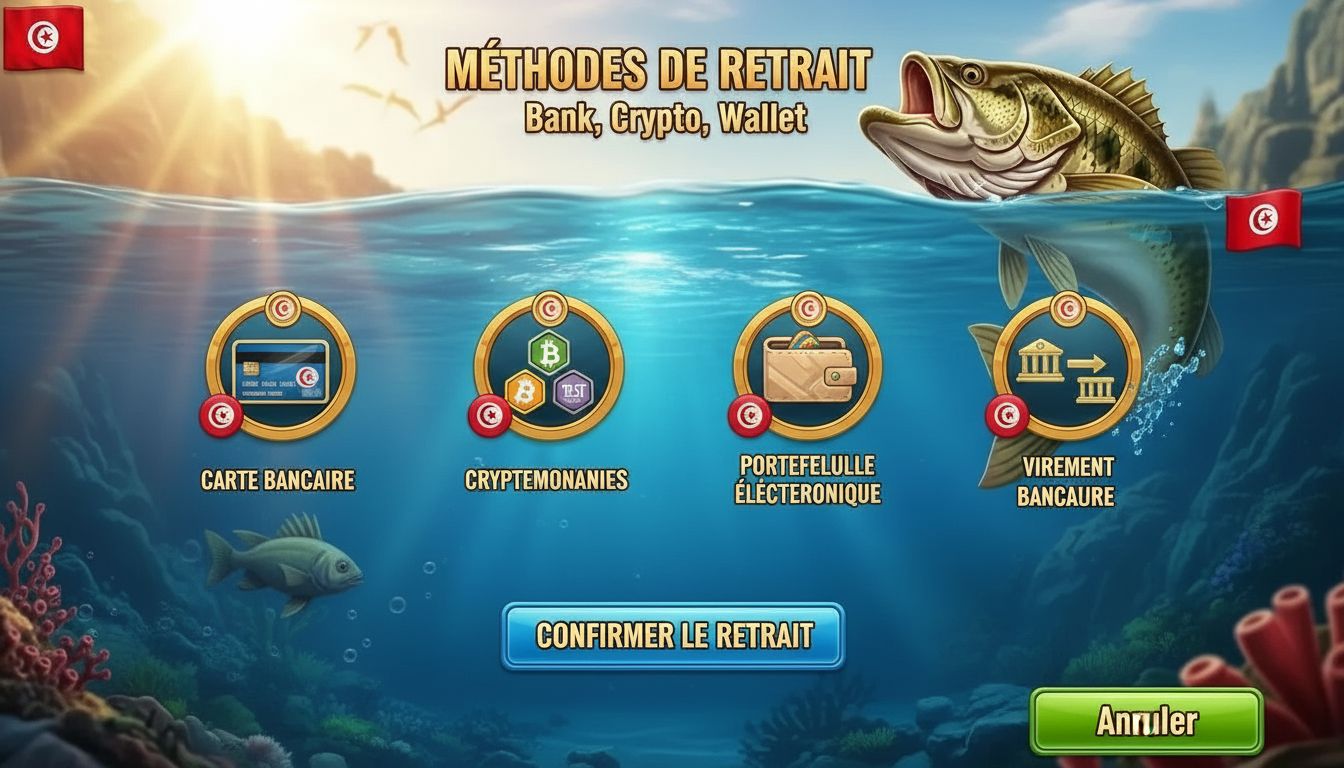Viewport: 1344px width, 768px height.
Task: Toggle the red flag badge on Portefeuille Électronique
Action: click(x=747, y=413)
